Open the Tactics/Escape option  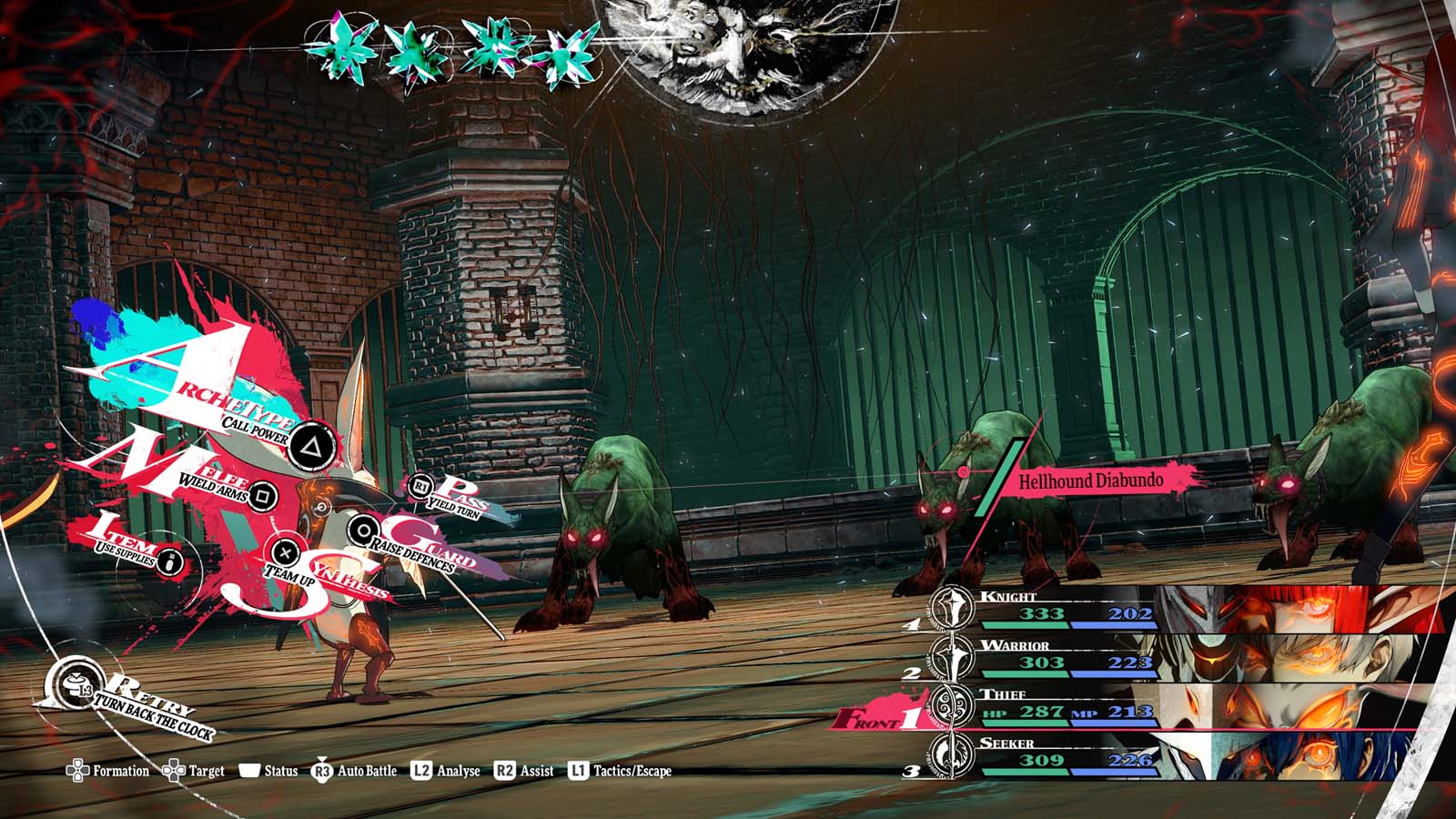tap(620, 771)
